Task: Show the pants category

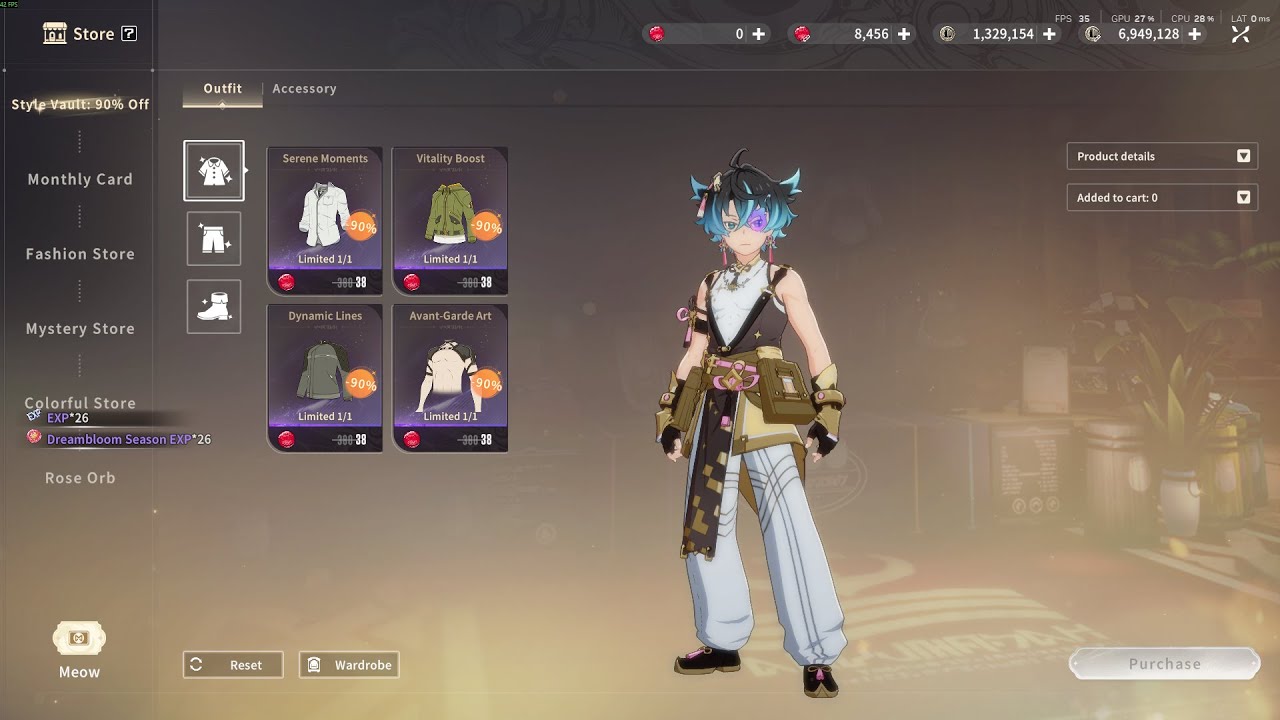Action: [x=214, y=239]
